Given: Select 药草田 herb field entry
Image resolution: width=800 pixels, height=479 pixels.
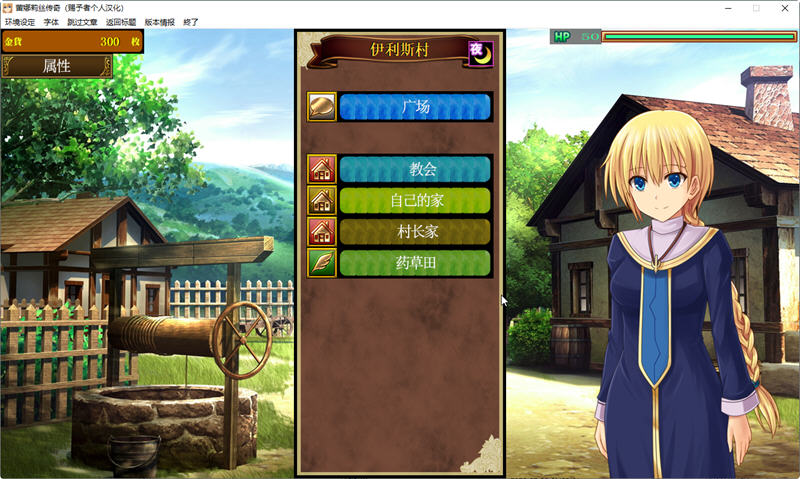Looking at the screenshot, I should point(415,263).
